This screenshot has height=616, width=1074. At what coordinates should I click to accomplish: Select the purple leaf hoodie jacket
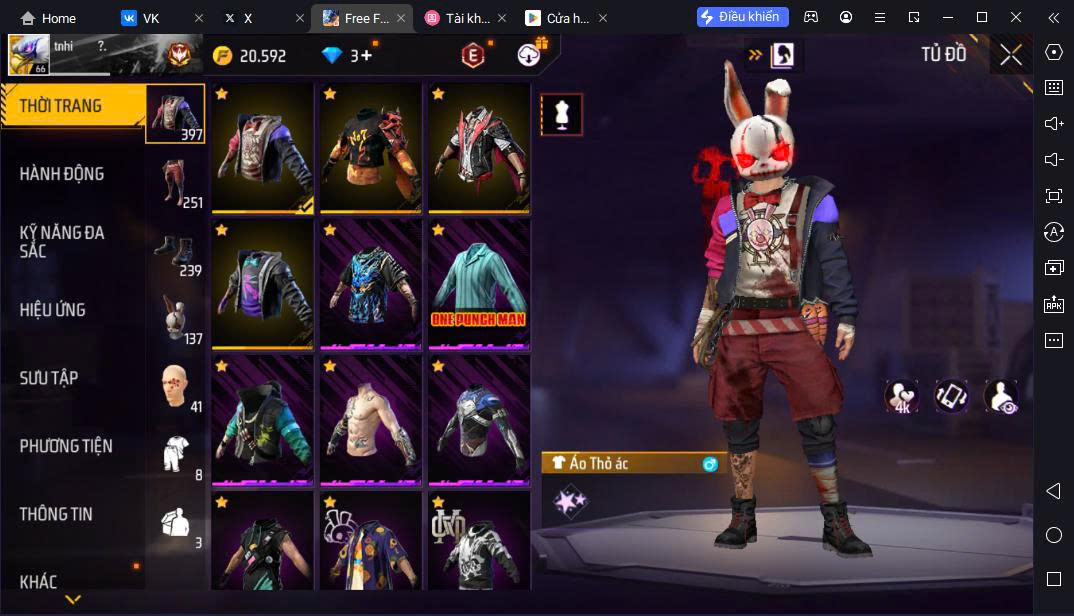pos(262,284)
